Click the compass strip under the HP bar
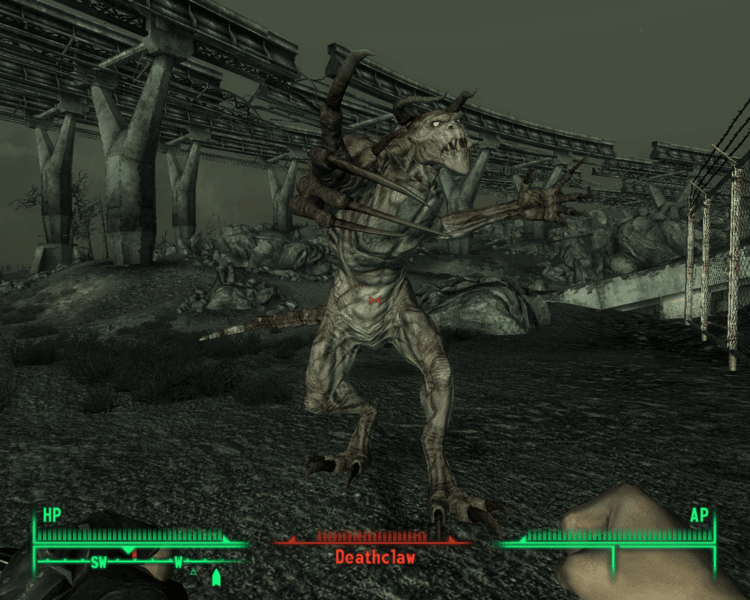Screen dimensions: 750x600 point(135,561)
